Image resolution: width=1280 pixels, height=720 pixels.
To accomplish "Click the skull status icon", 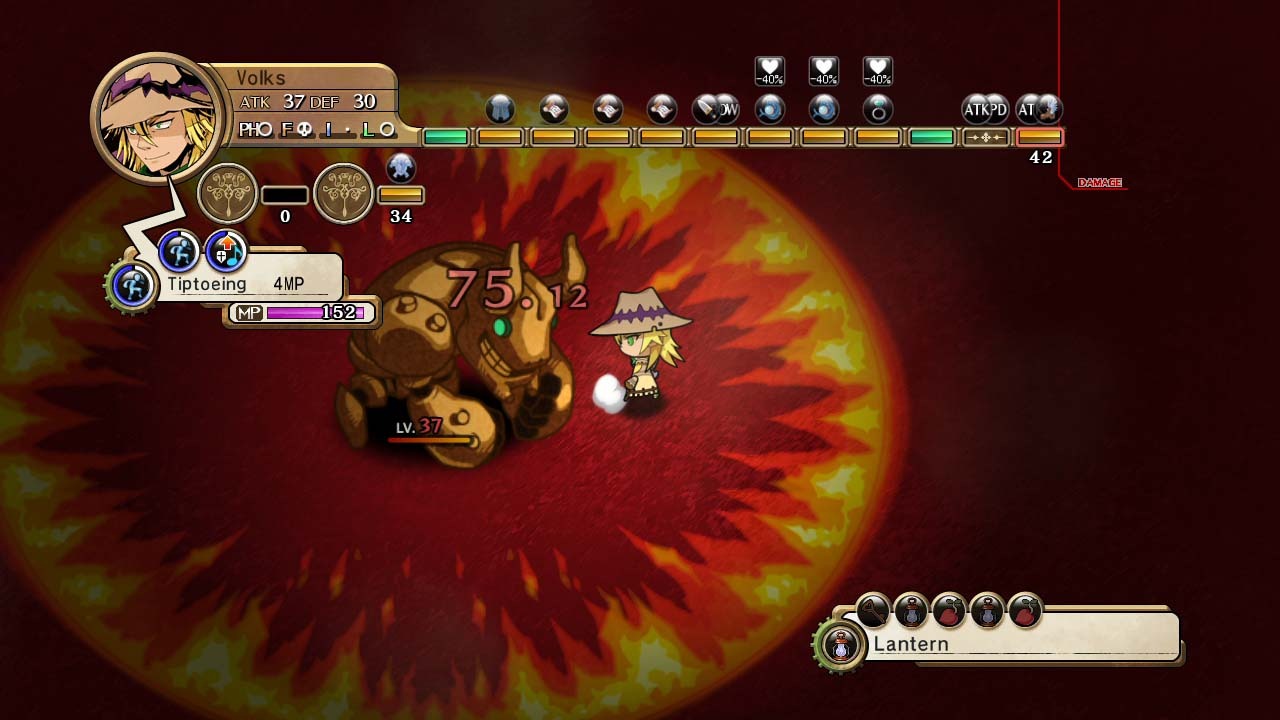I will 400,168.
